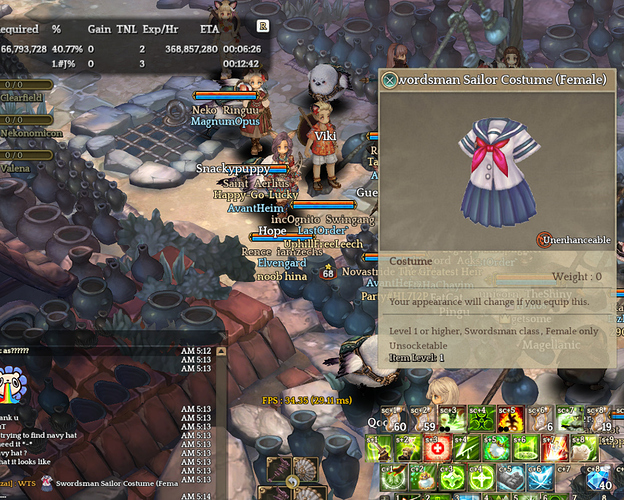
Task: Activate the green circle skill in s+6
Action: pos(526,447)
